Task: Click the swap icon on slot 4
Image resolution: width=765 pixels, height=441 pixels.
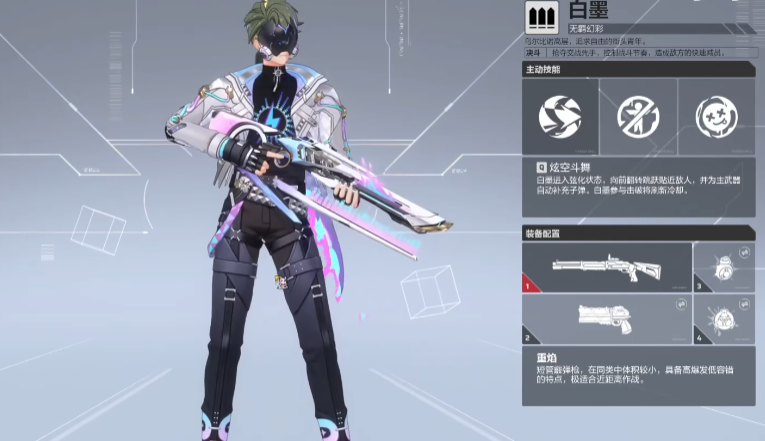Action: pos(744,305)
